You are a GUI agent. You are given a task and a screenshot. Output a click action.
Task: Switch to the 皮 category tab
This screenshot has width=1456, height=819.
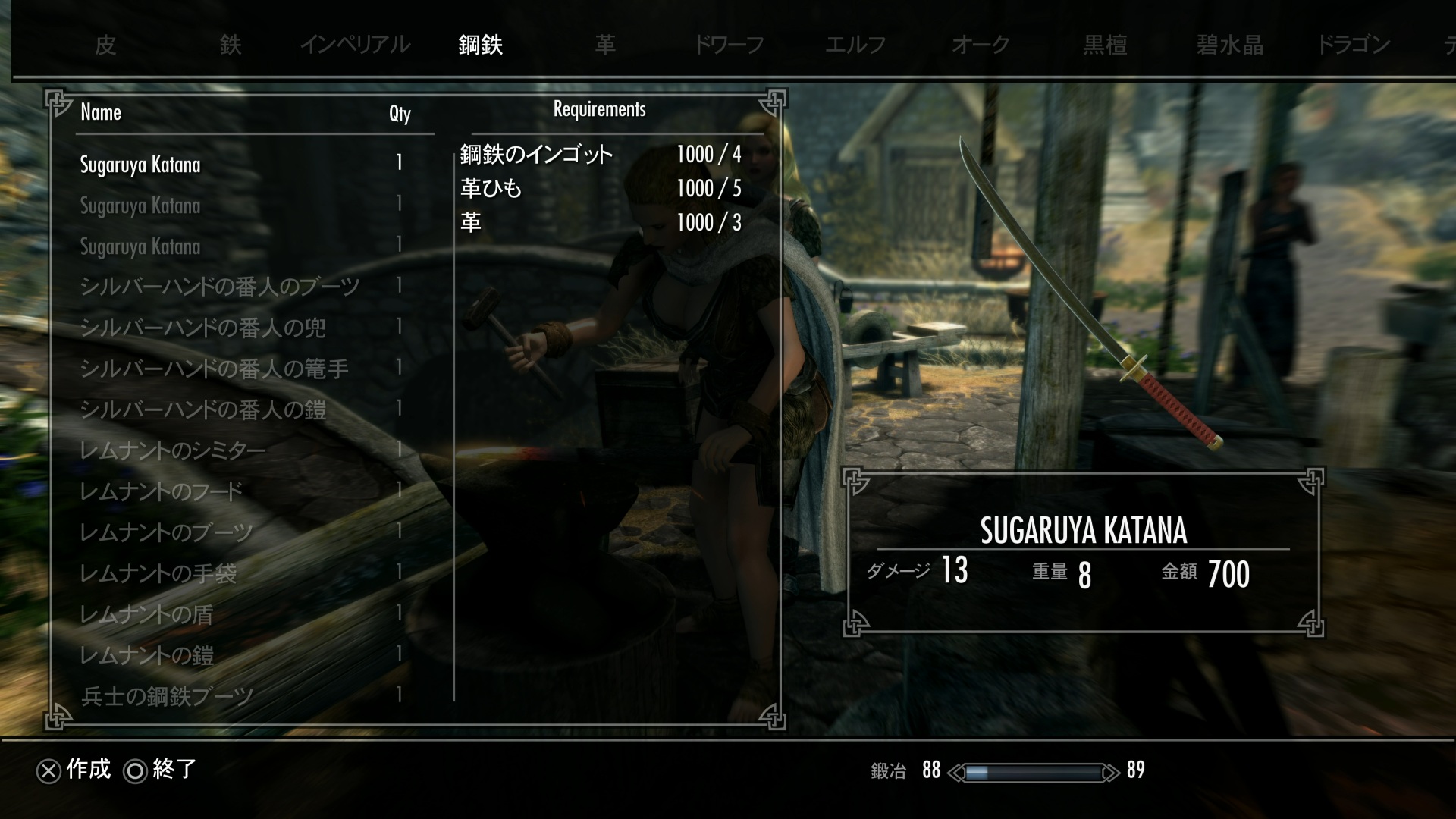[x=105, y=45]
